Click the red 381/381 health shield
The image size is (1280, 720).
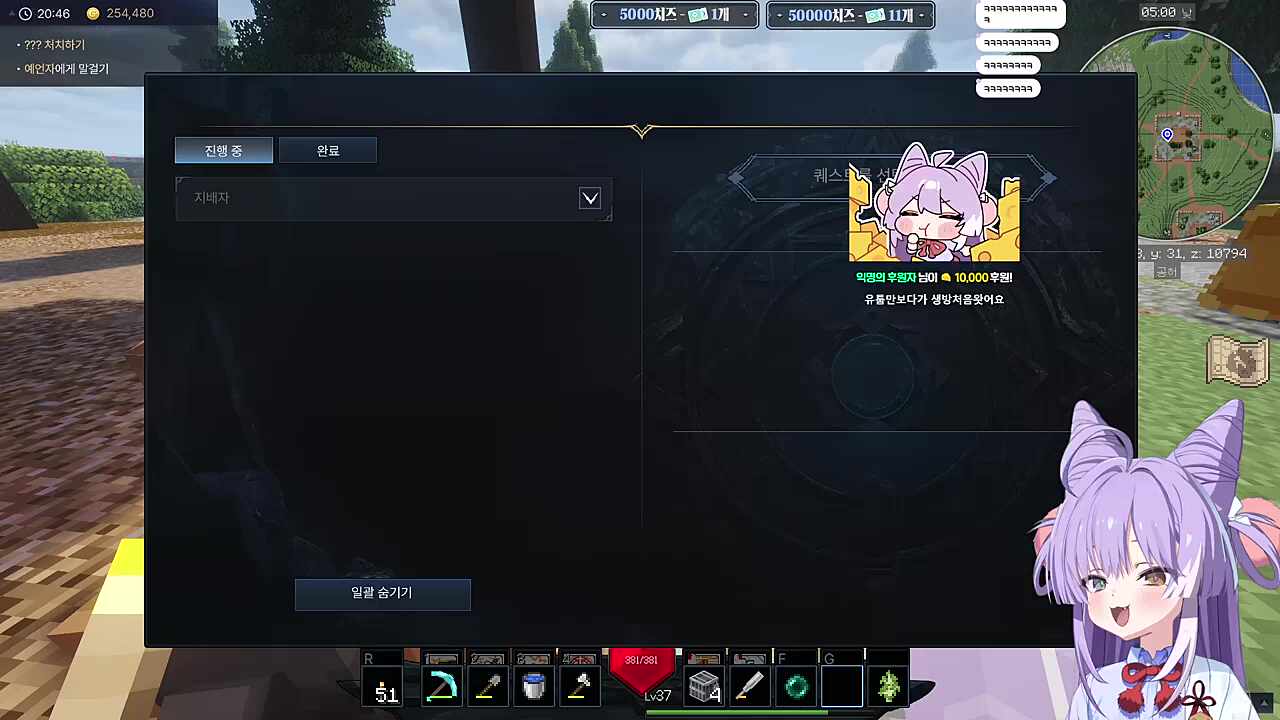pos(642,663)
